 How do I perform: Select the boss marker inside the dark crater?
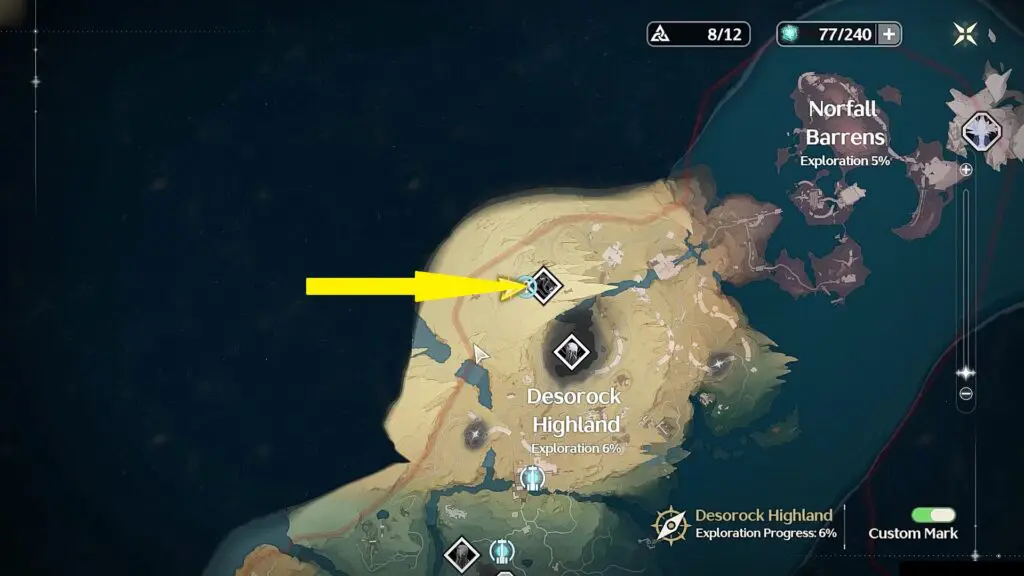(571, 351)
